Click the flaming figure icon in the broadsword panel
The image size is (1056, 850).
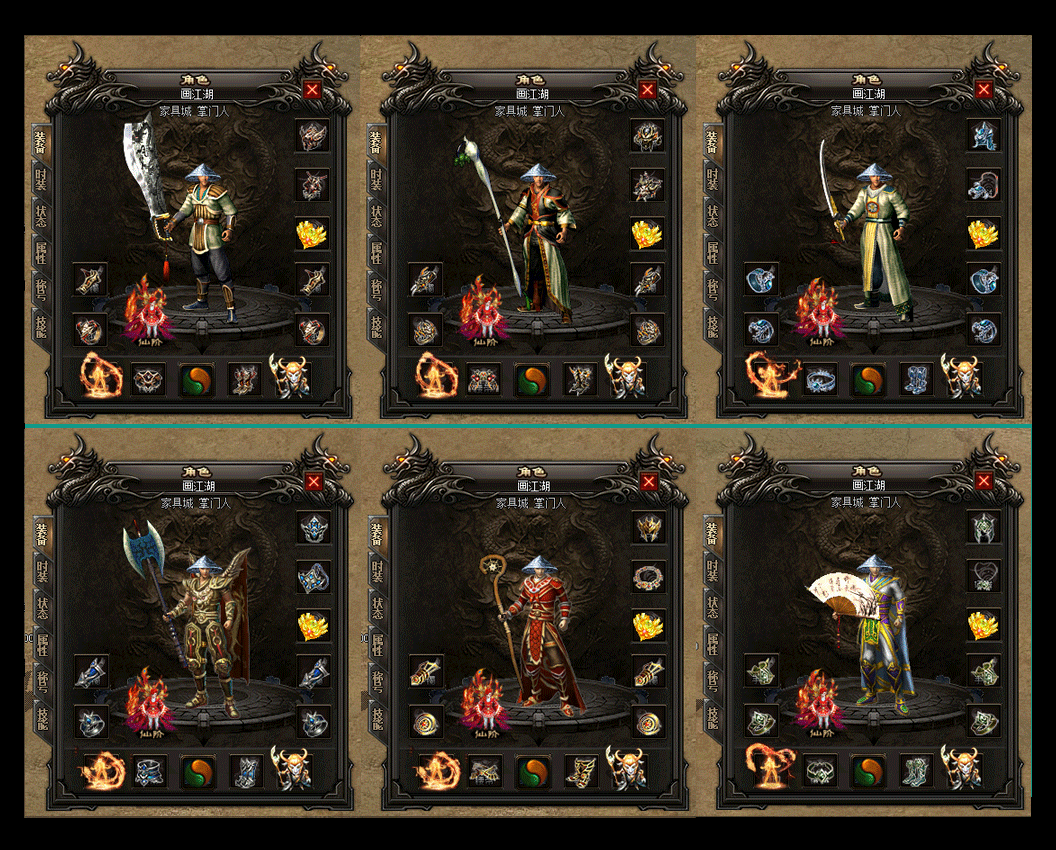101,377
